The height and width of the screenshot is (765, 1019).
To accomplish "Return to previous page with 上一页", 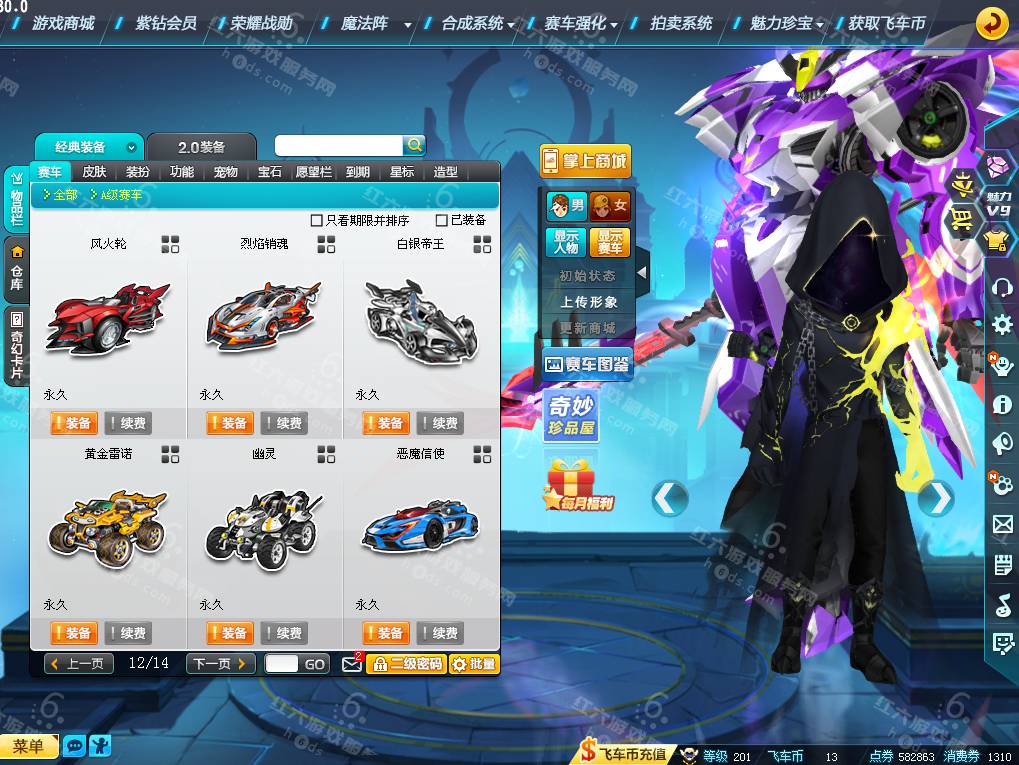I will coord(78,664).
